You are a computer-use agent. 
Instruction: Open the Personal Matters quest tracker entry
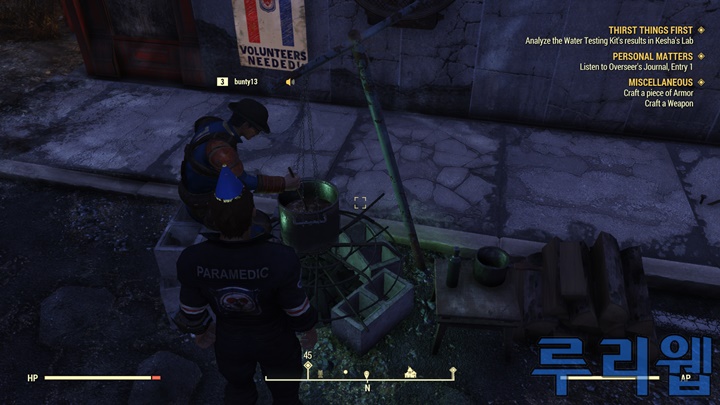(659, 56)
